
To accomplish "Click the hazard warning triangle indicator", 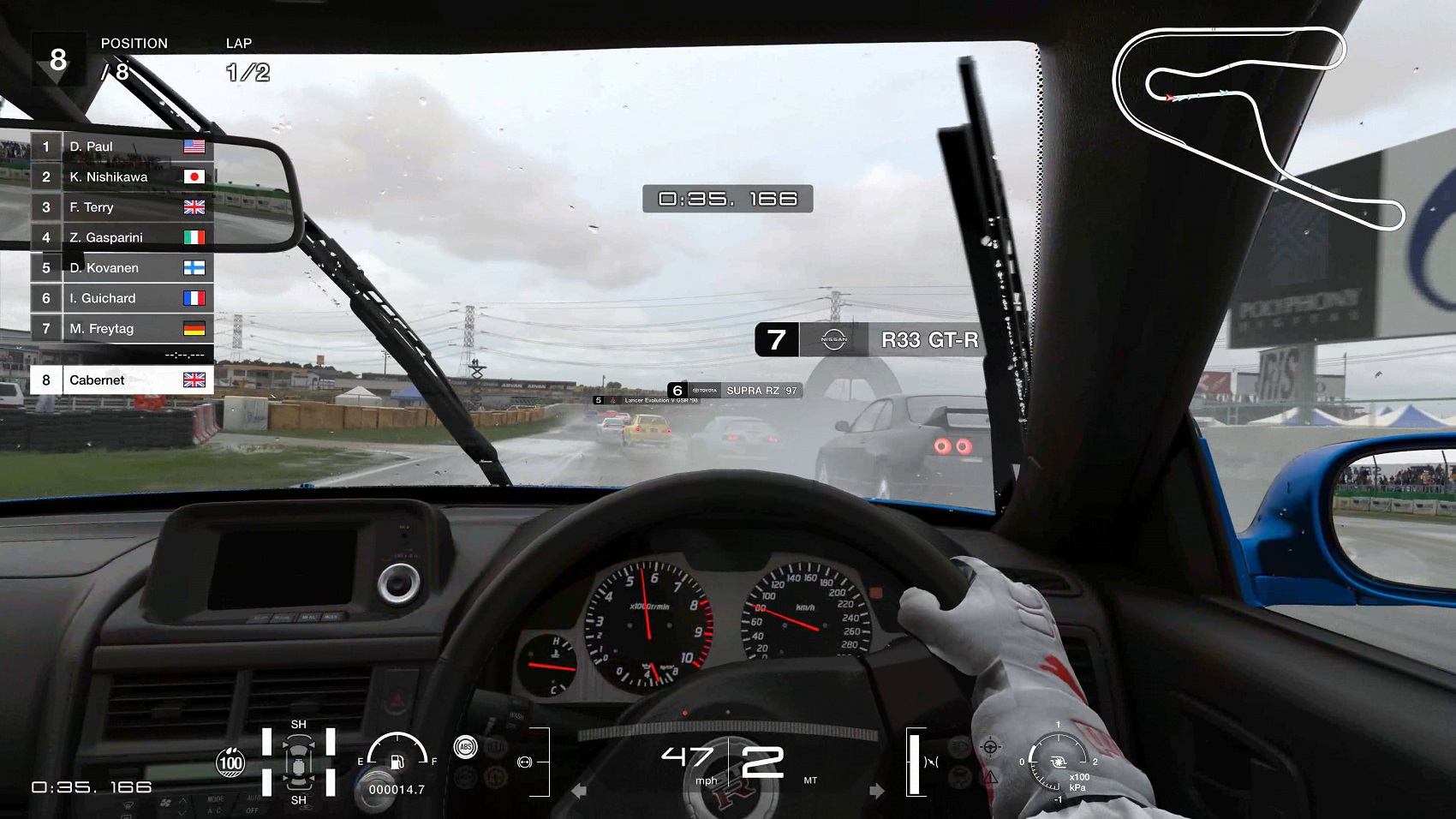I will [991, 777].
